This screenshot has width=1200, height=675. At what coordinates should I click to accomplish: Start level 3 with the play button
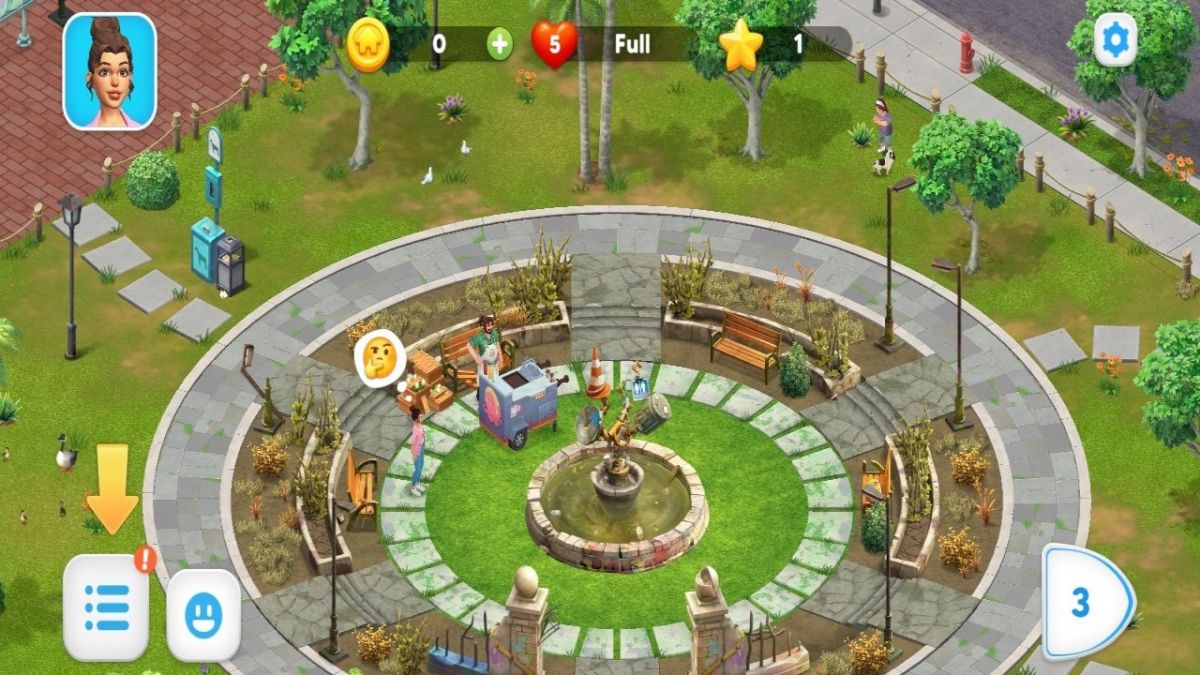click(x=1087, y=604)
